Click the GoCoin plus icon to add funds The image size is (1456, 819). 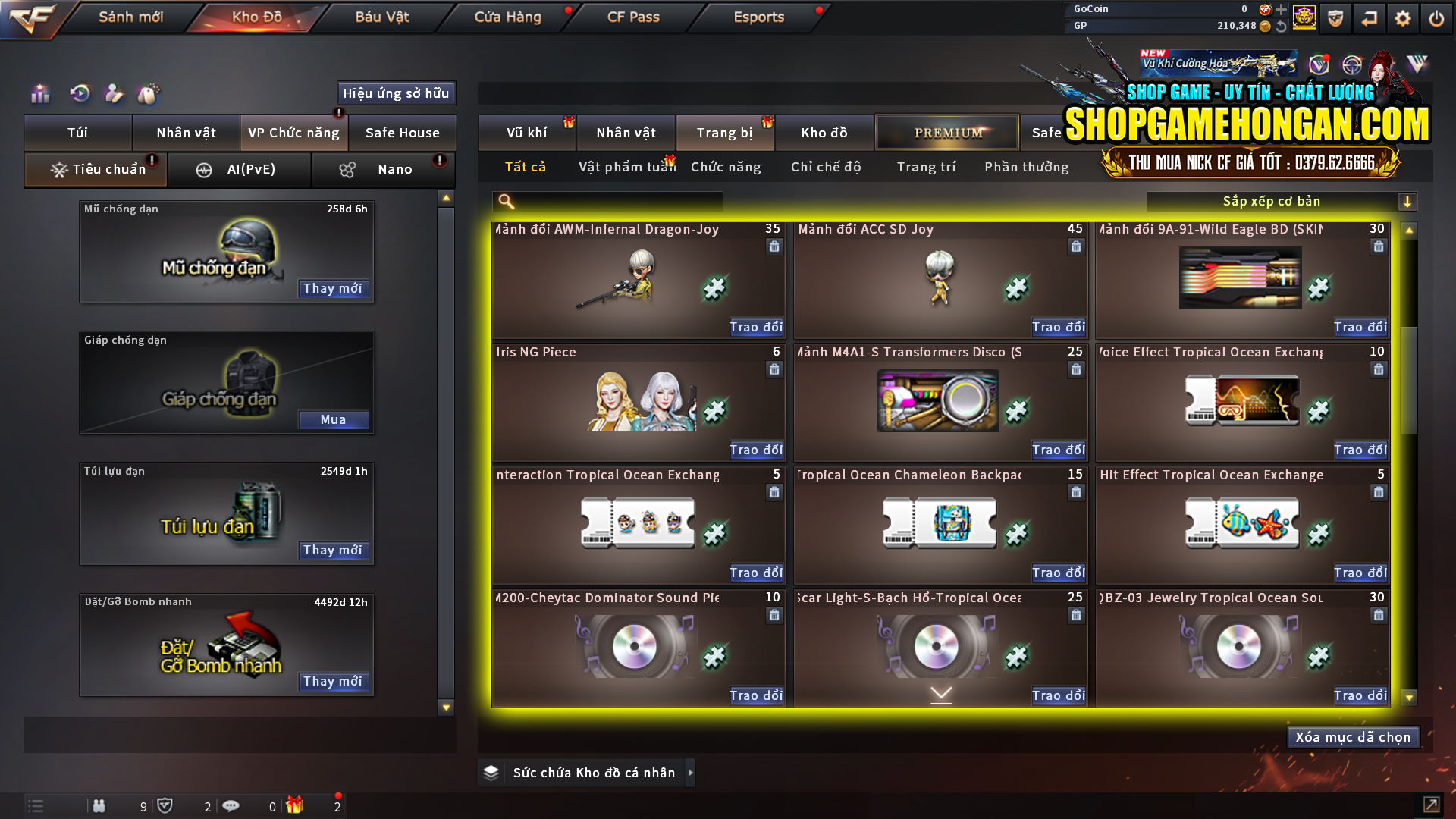(x=1282, y=10)
